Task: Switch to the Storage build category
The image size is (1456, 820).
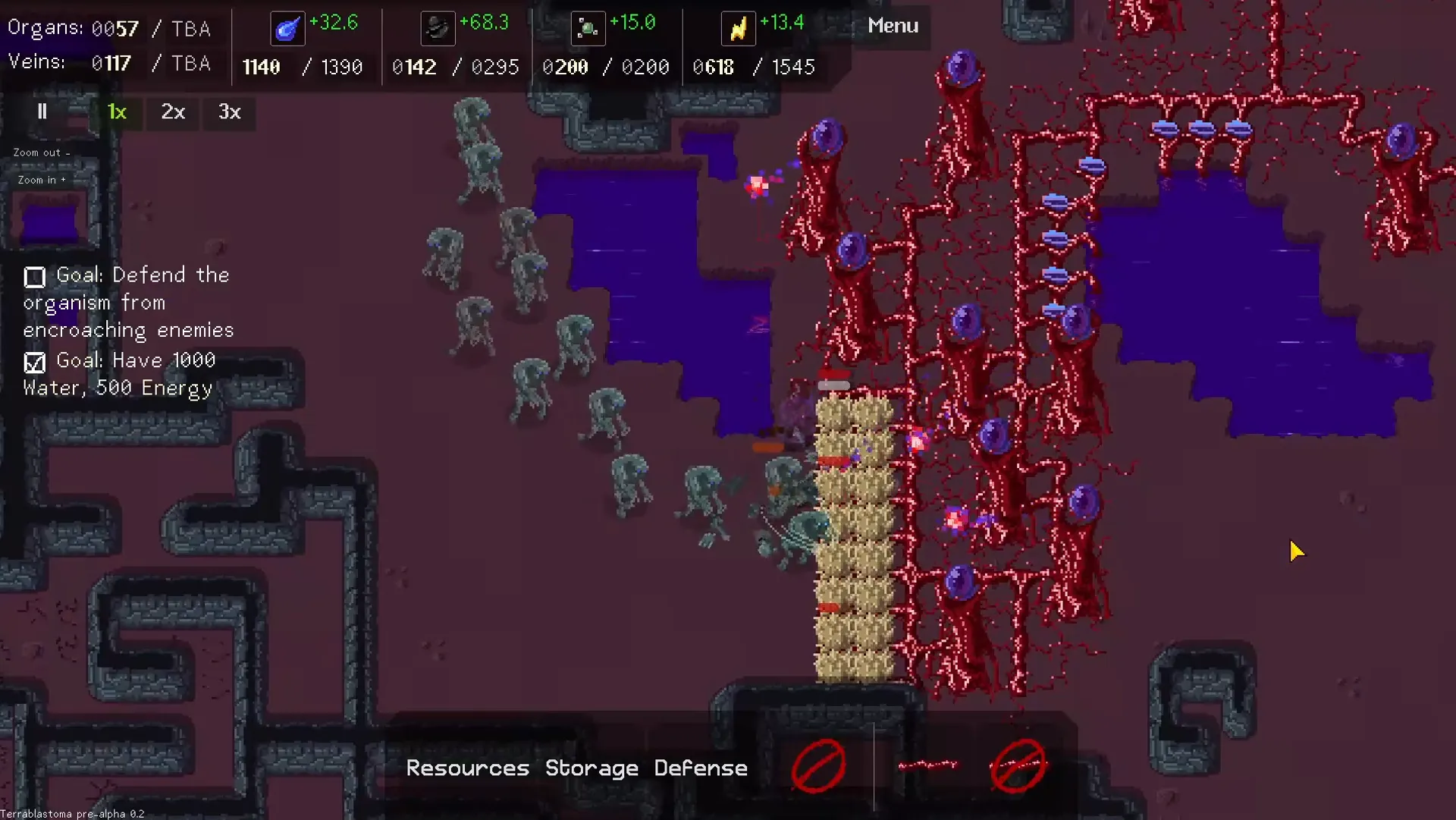Action: pyautogui.click(x=591, y=768)
